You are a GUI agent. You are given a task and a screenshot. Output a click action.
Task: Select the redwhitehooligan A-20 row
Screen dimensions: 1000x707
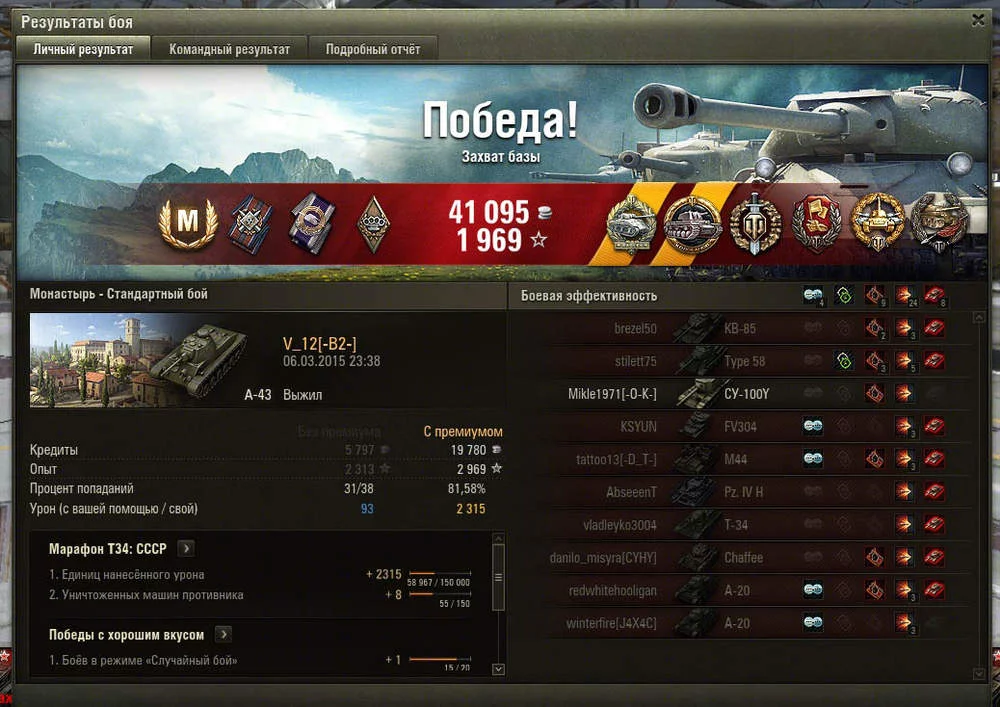tap(740, 591)
